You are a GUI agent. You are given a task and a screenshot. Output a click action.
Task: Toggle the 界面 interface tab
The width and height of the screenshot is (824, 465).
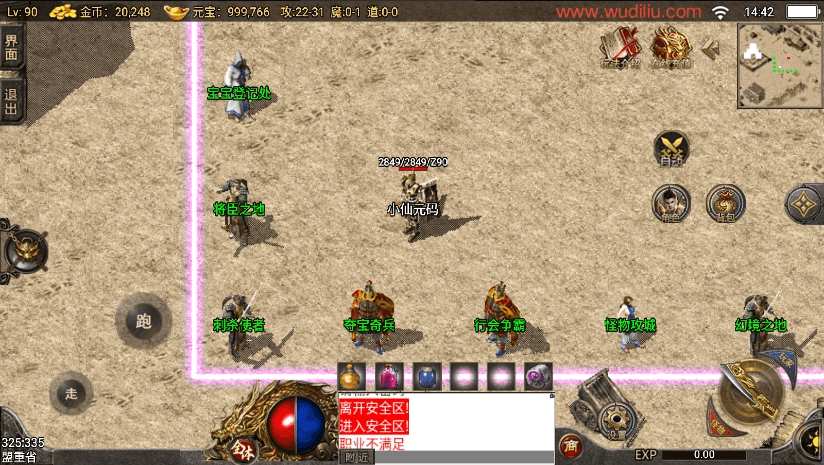click(x=11, y=49)
